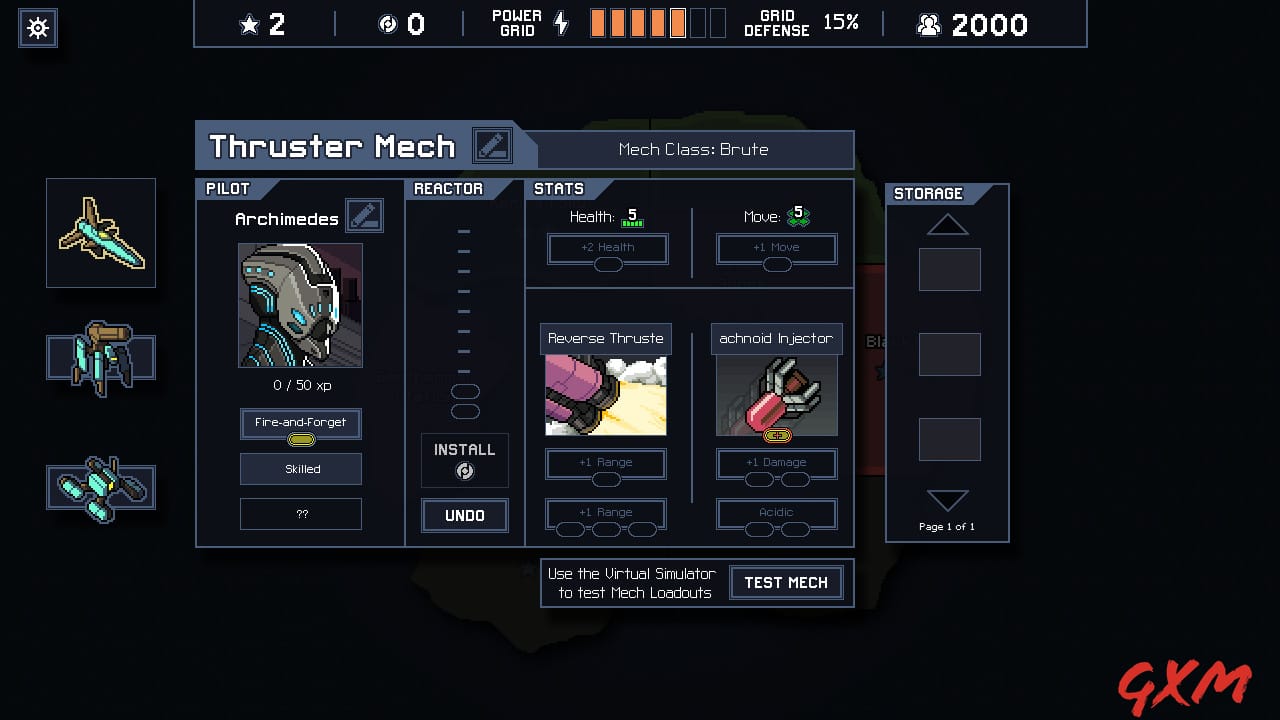The height and width of the screenshot is (720, 1280).
Task: Expand storage with the up arrow
Action: (x=947, y=226)
